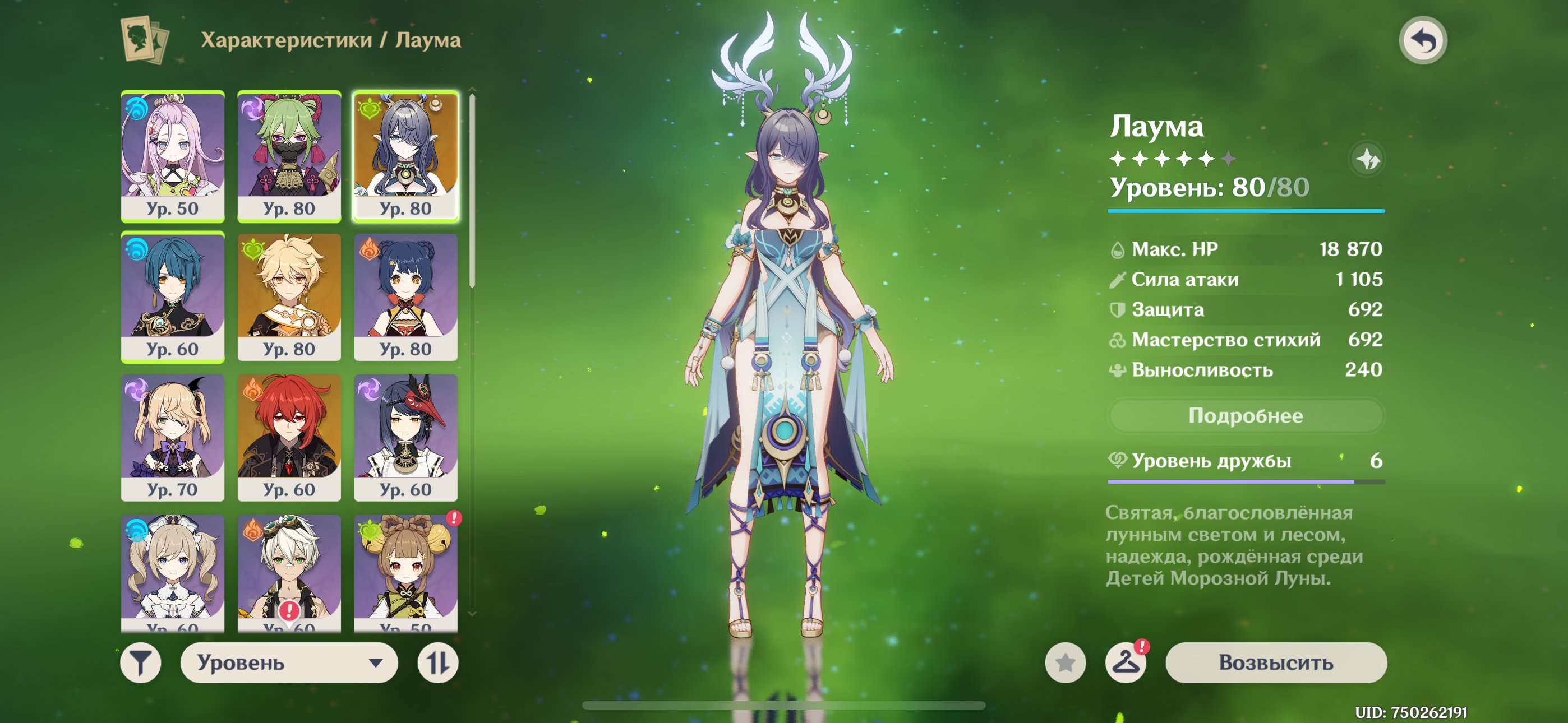Select the green-haired masked Electro character
The image size is (1568, 723).
pos(289,156)
